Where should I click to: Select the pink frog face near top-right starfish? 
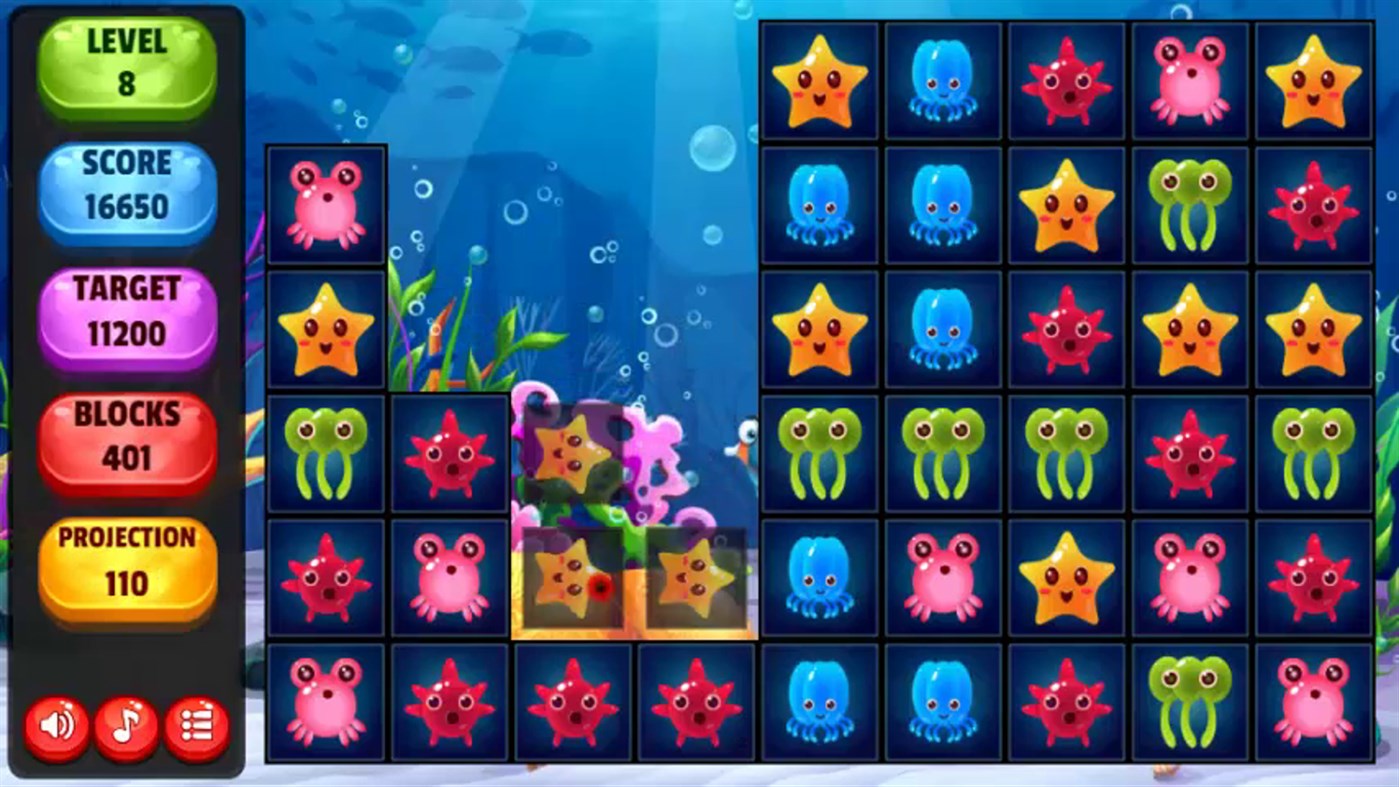pyautogui.click(x=1190, y=80)
